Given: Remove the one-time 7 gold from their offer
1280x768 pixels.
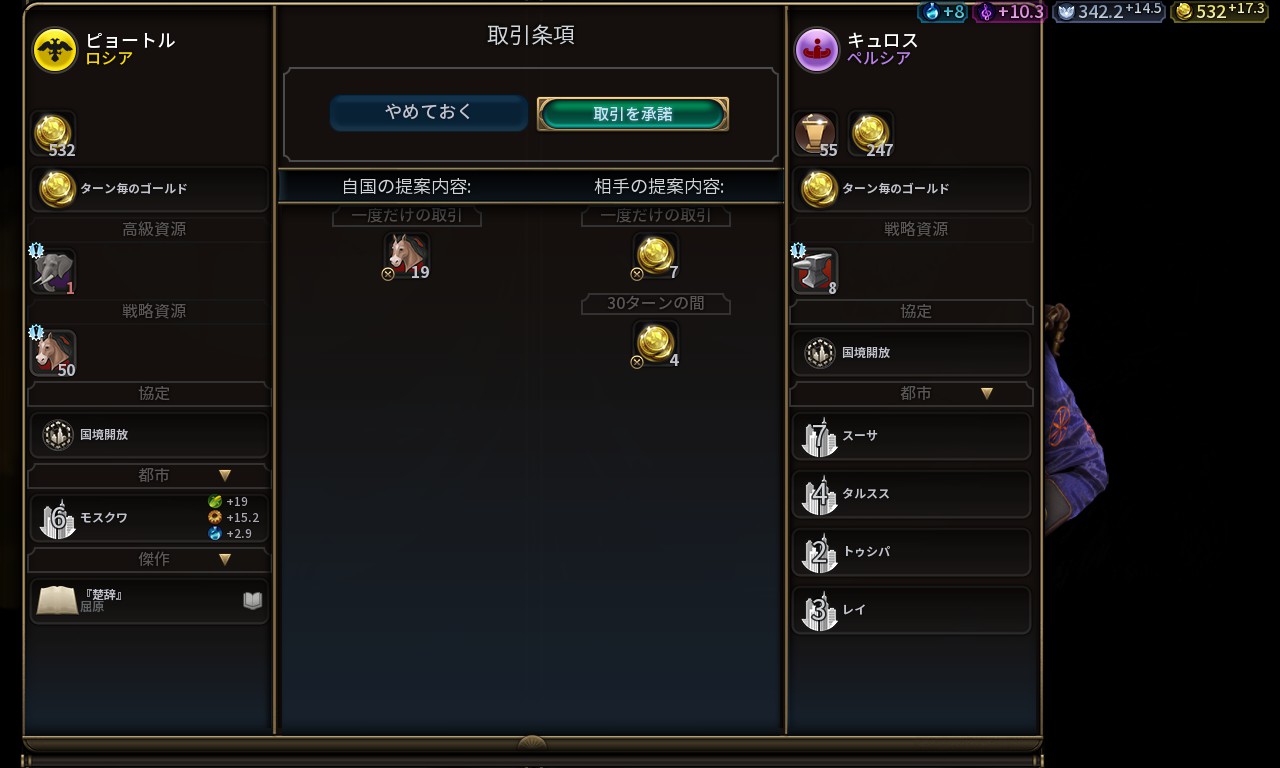Looking at the screenshot, I should (656, 255).
